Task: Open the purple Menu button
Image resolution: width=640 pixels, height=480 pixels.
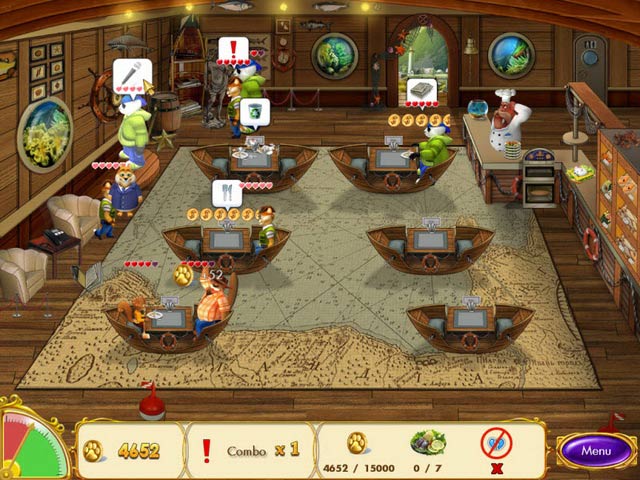Action: (x=596, y=450)
